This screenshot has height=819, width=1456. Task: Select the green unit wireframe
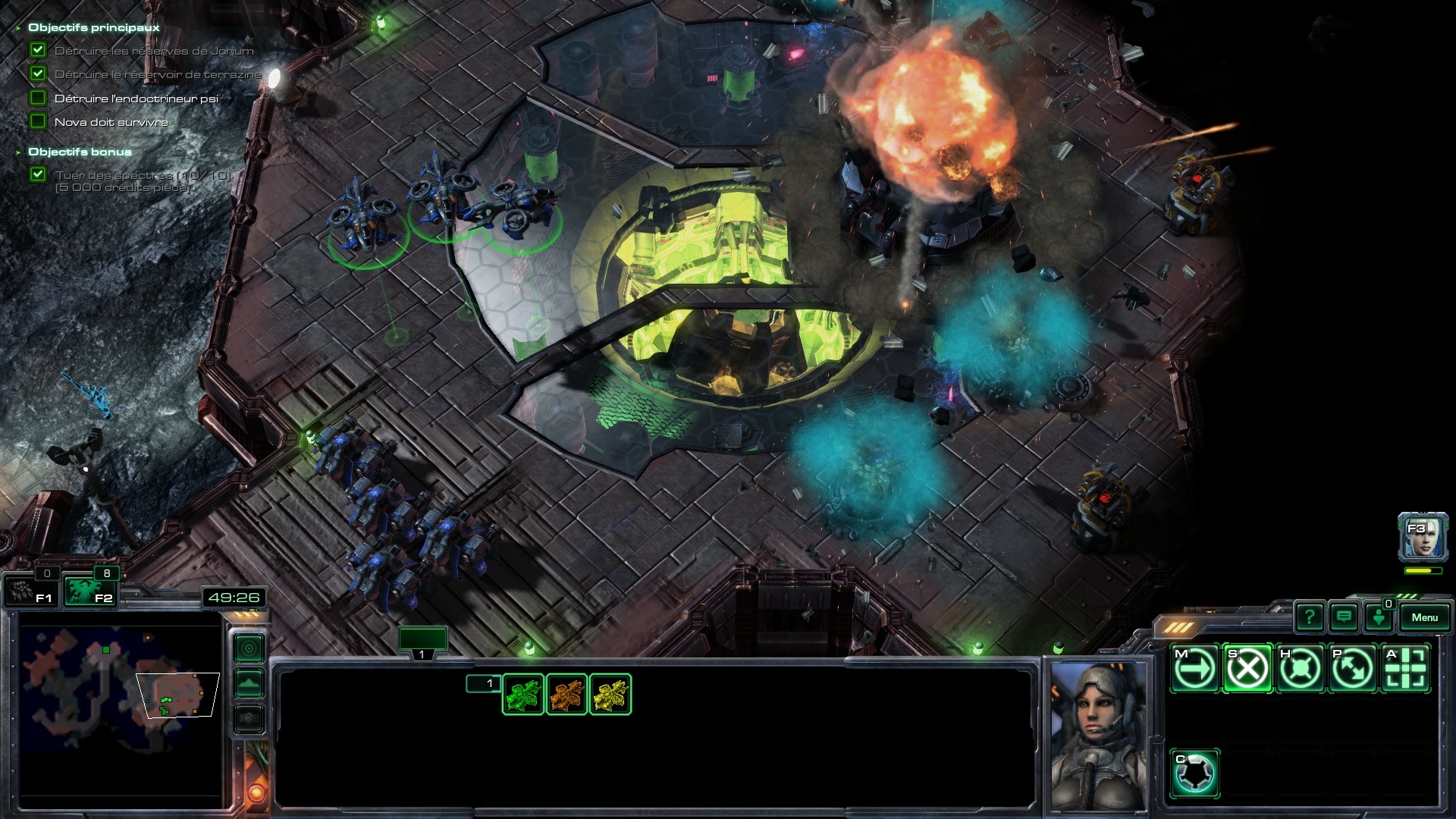(523, 695)
